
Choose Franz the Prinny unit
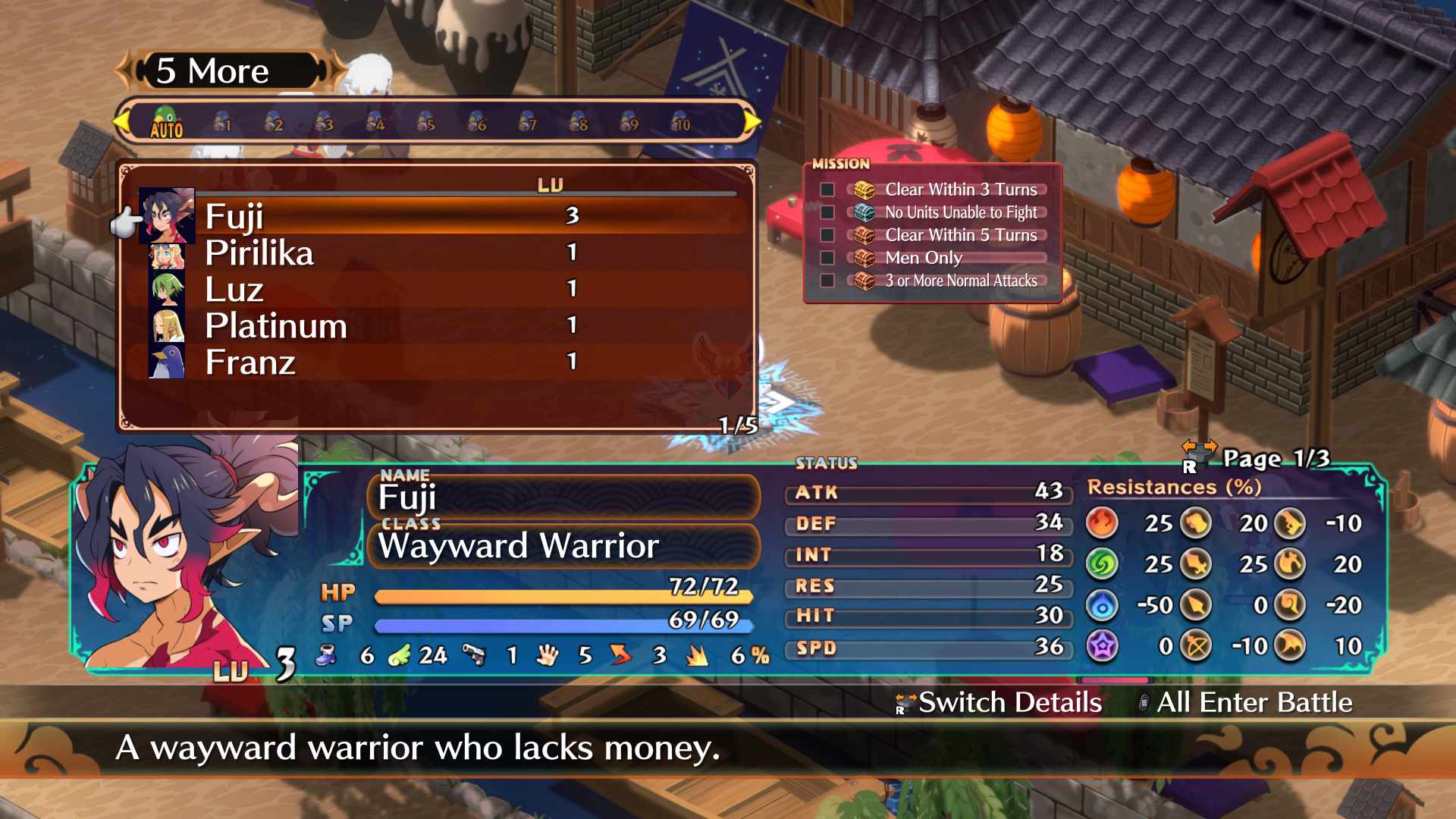pyautogui.click(x=250, y=362)
